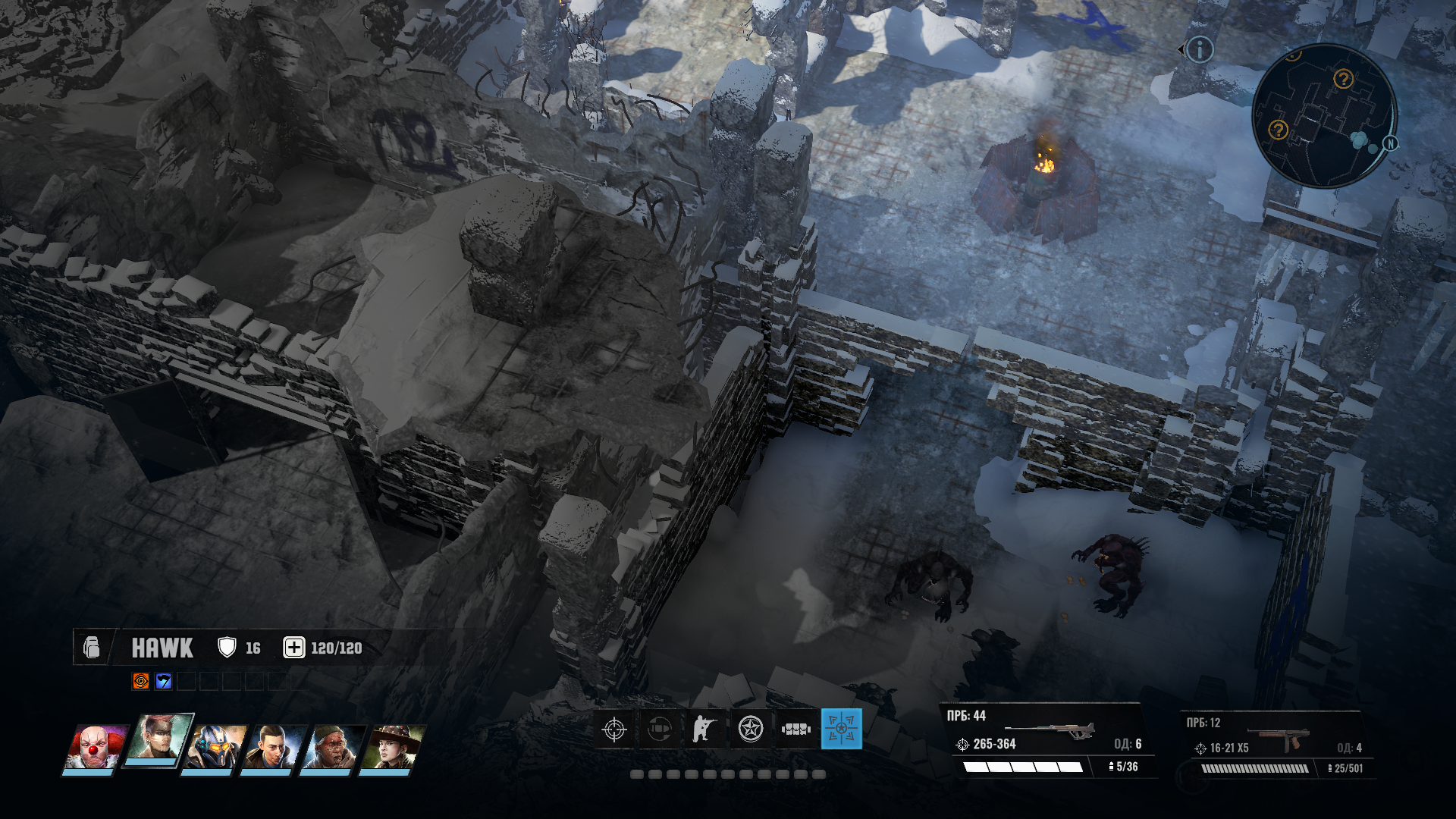
Task: Switch to the submachine gun weapon panel
Action: tap(1278, 745)
